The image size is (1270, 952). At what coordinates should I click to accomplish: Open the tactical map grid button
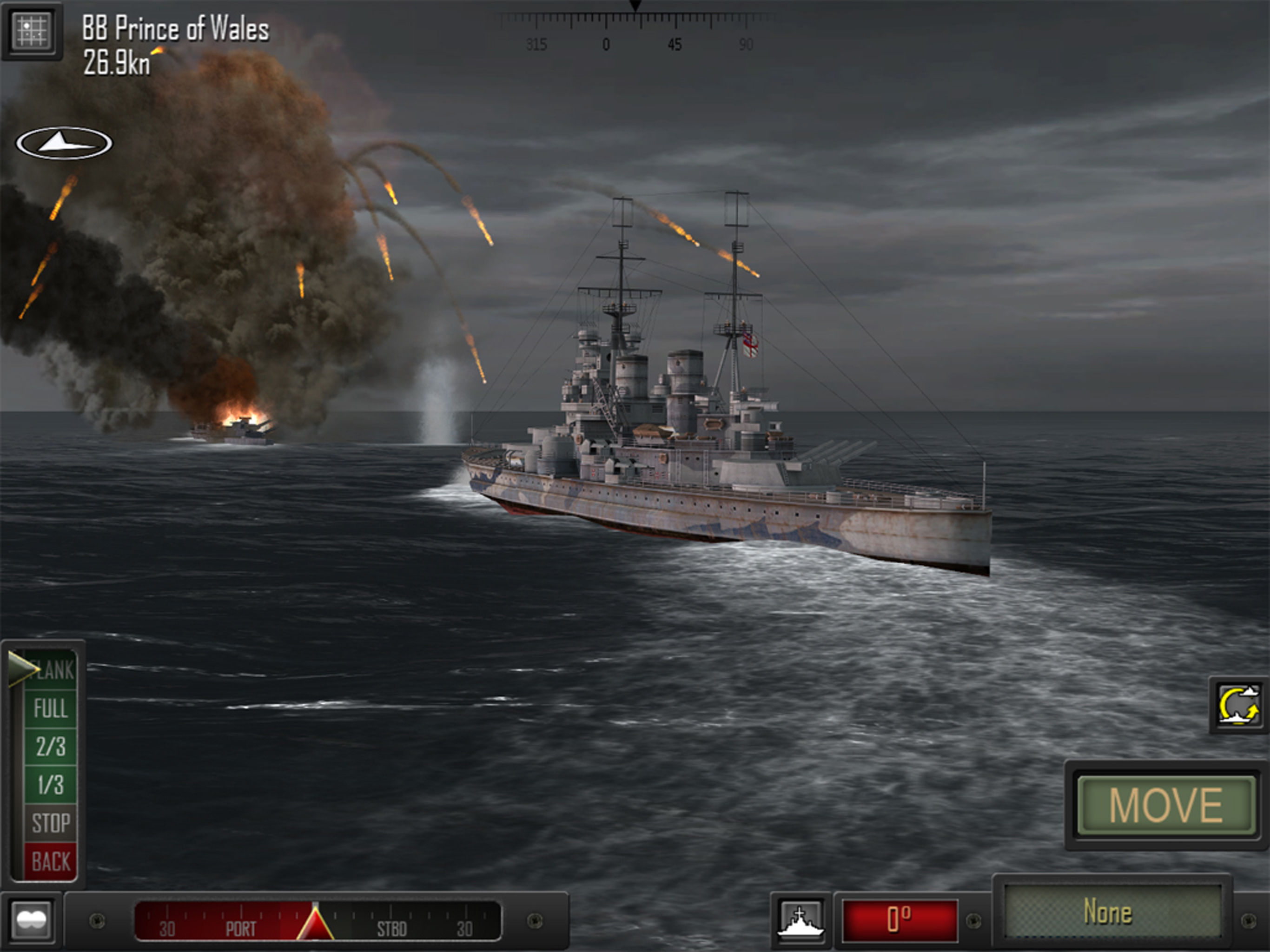(x=32, y=30)
